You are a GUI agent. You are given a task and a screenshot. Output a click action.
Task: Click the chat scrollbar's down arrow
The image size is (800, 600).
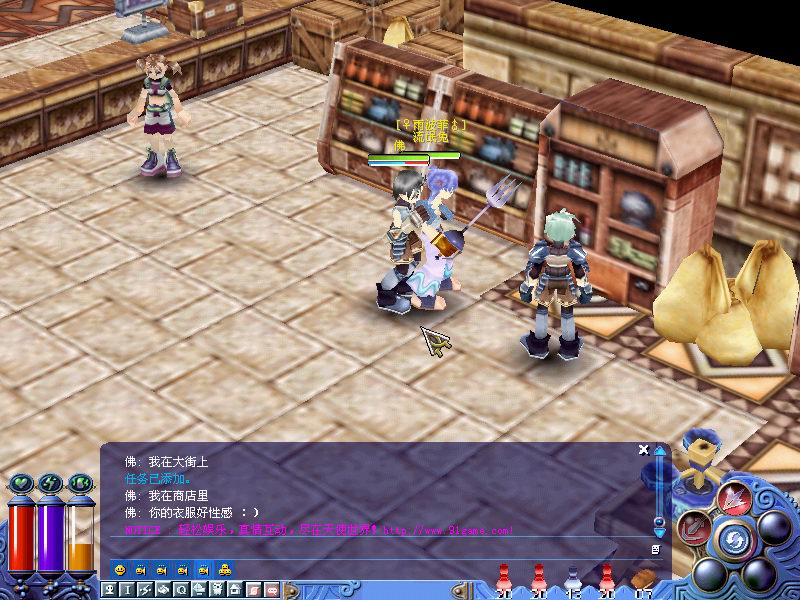[x=659, y=531]
